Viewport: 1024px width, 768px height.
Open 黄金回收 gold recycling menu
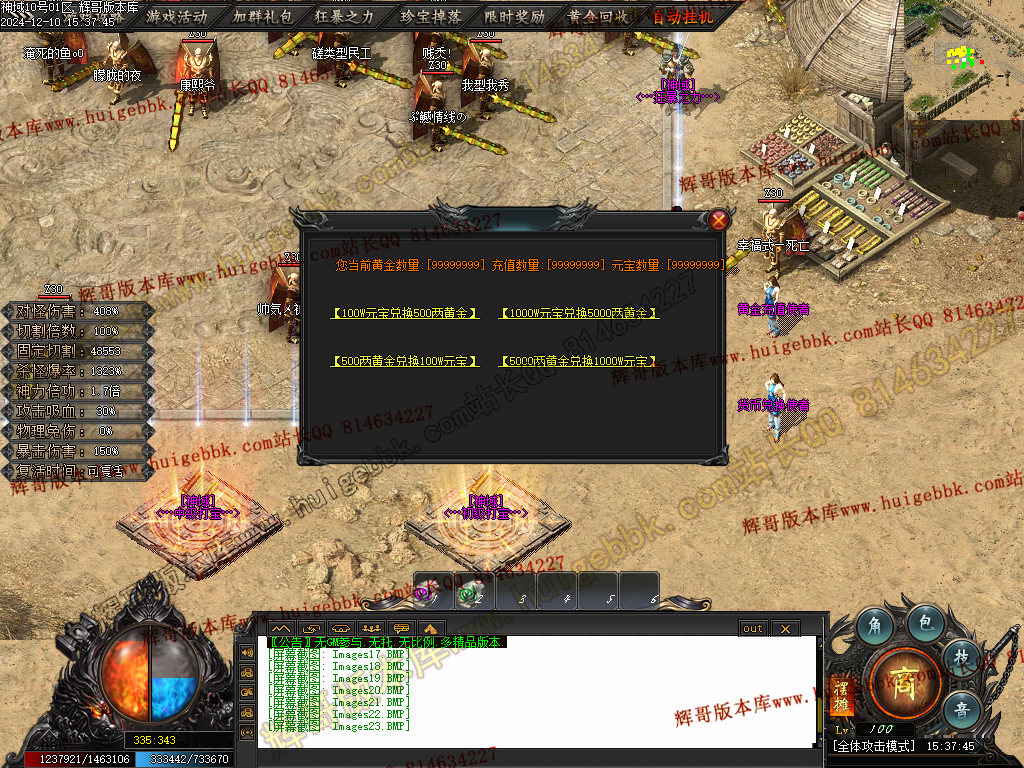coord(598,16)
